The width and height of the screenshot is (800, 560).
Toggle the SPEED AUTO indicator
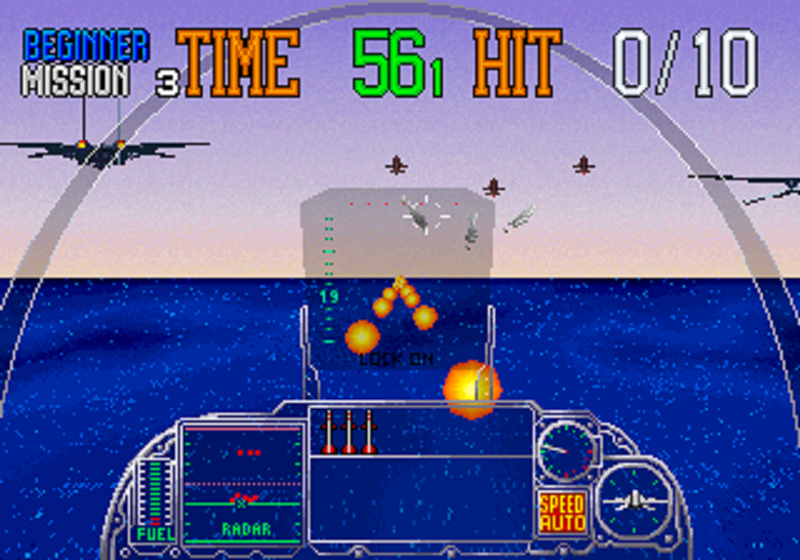pos(562,512)
